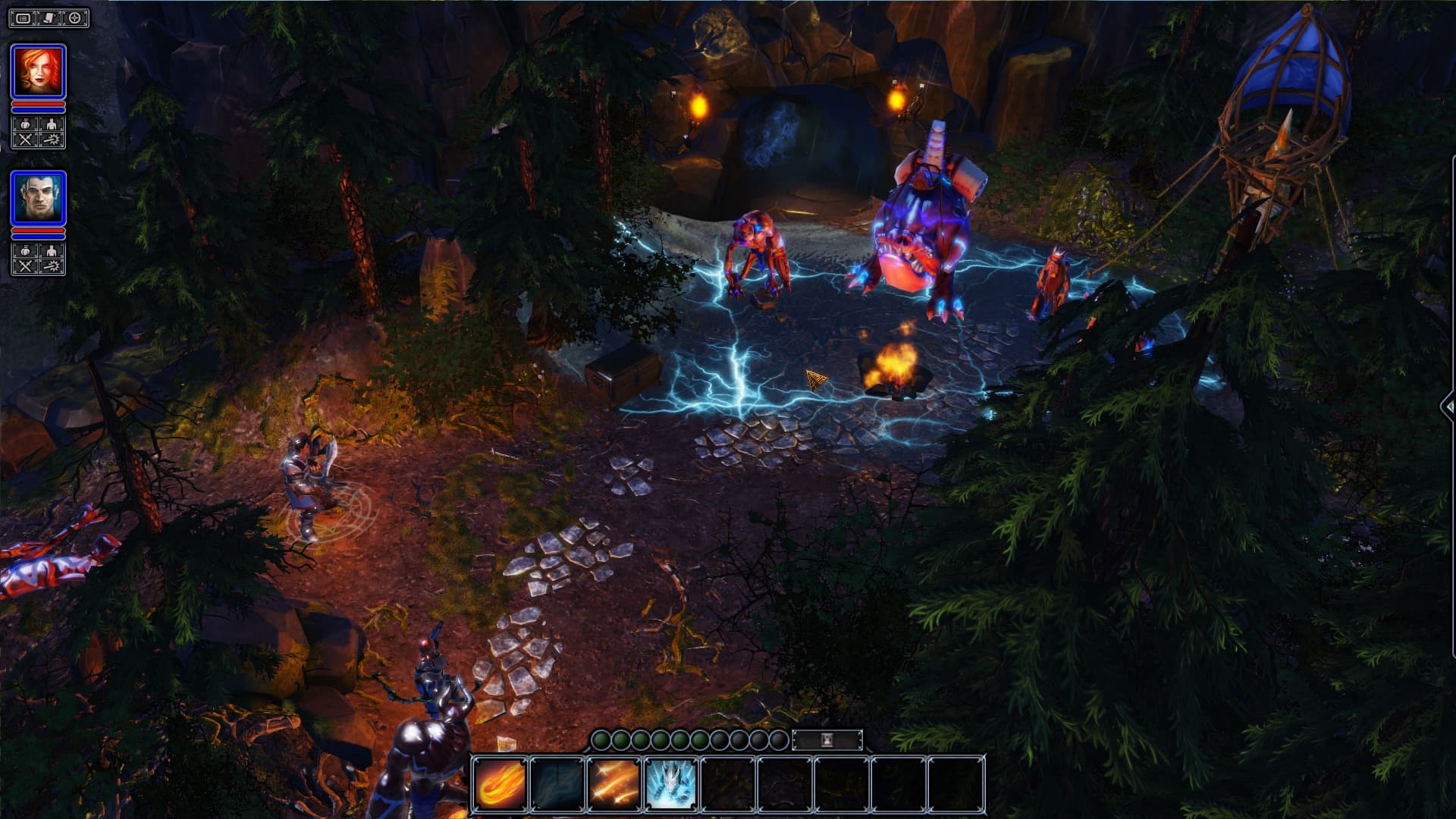
Task: Click the hourglass turn indicator near the hotbar
Action: point(827,739)
